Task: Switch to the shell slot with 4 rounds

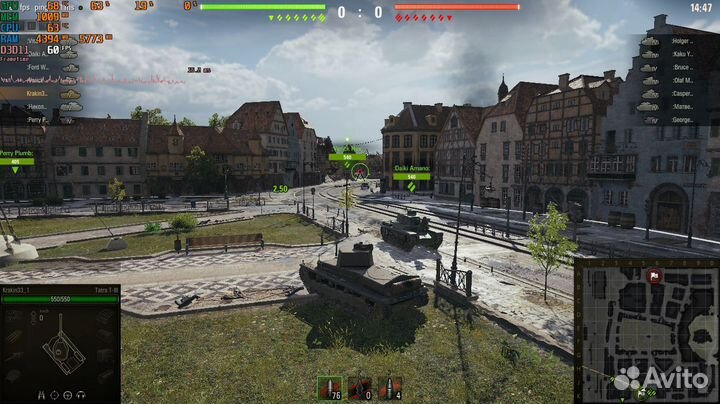Action: 391,389
